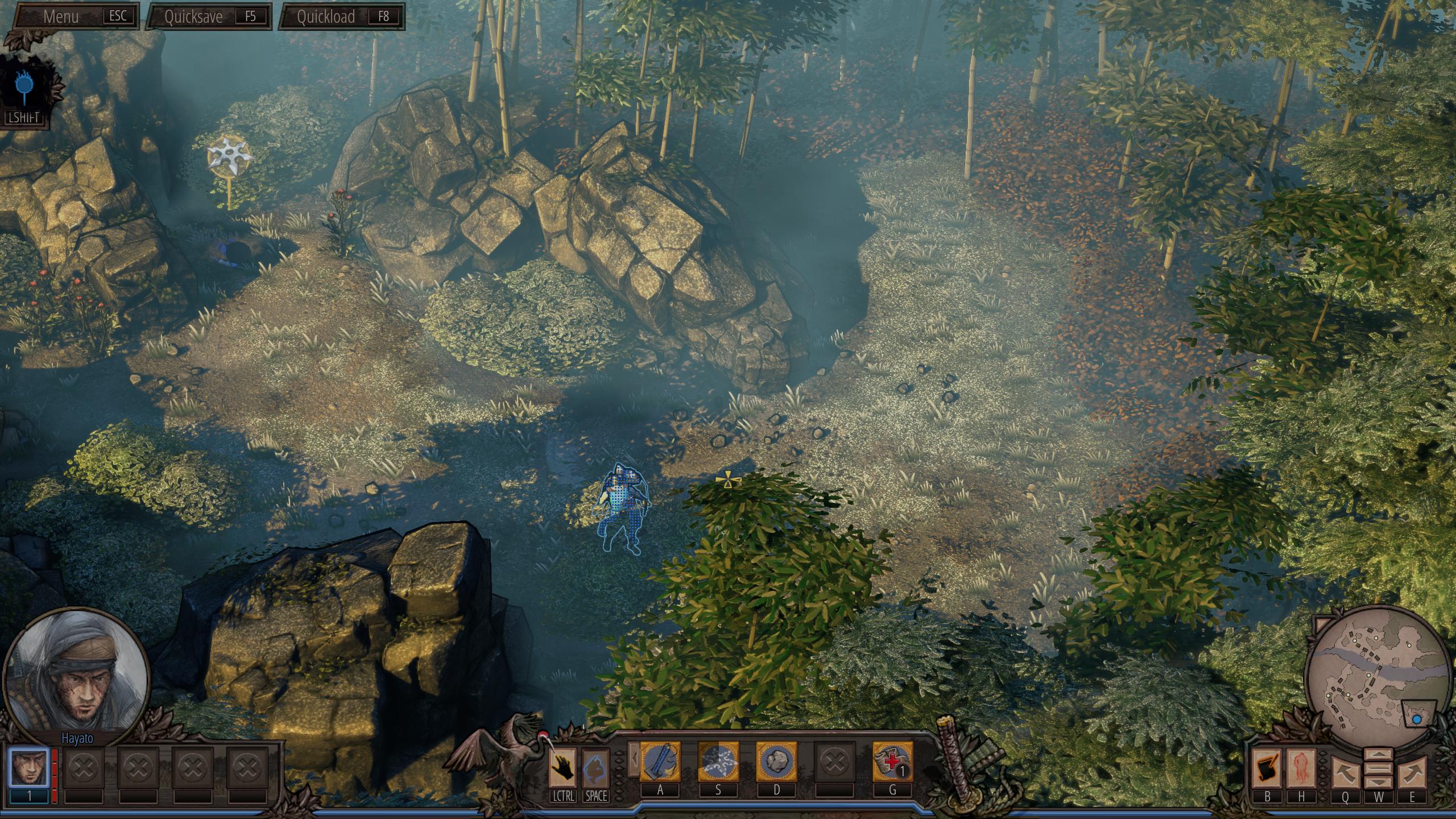Zoom camera in with up arrow
This screenshot has width=1456, height=819.
click(x=1379, y=755)
